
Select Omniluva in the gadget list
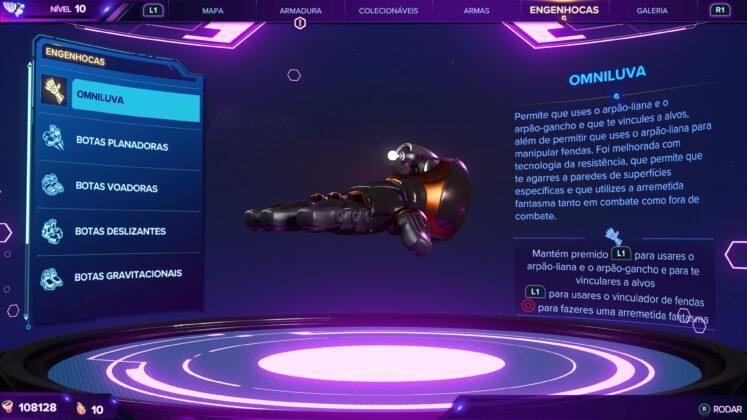click(x=120, y=96)
